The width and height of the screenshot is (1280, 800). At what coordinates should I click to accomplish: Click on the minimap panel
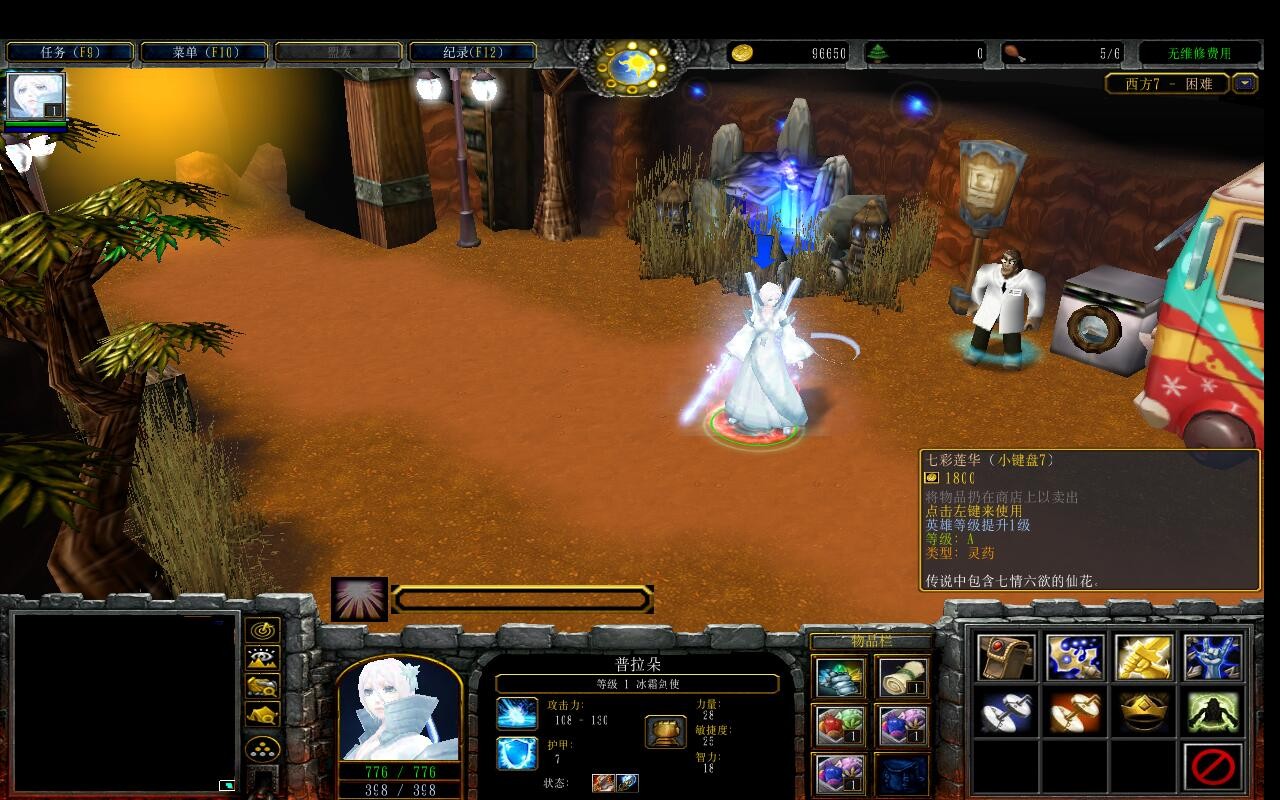click(124, 702)
